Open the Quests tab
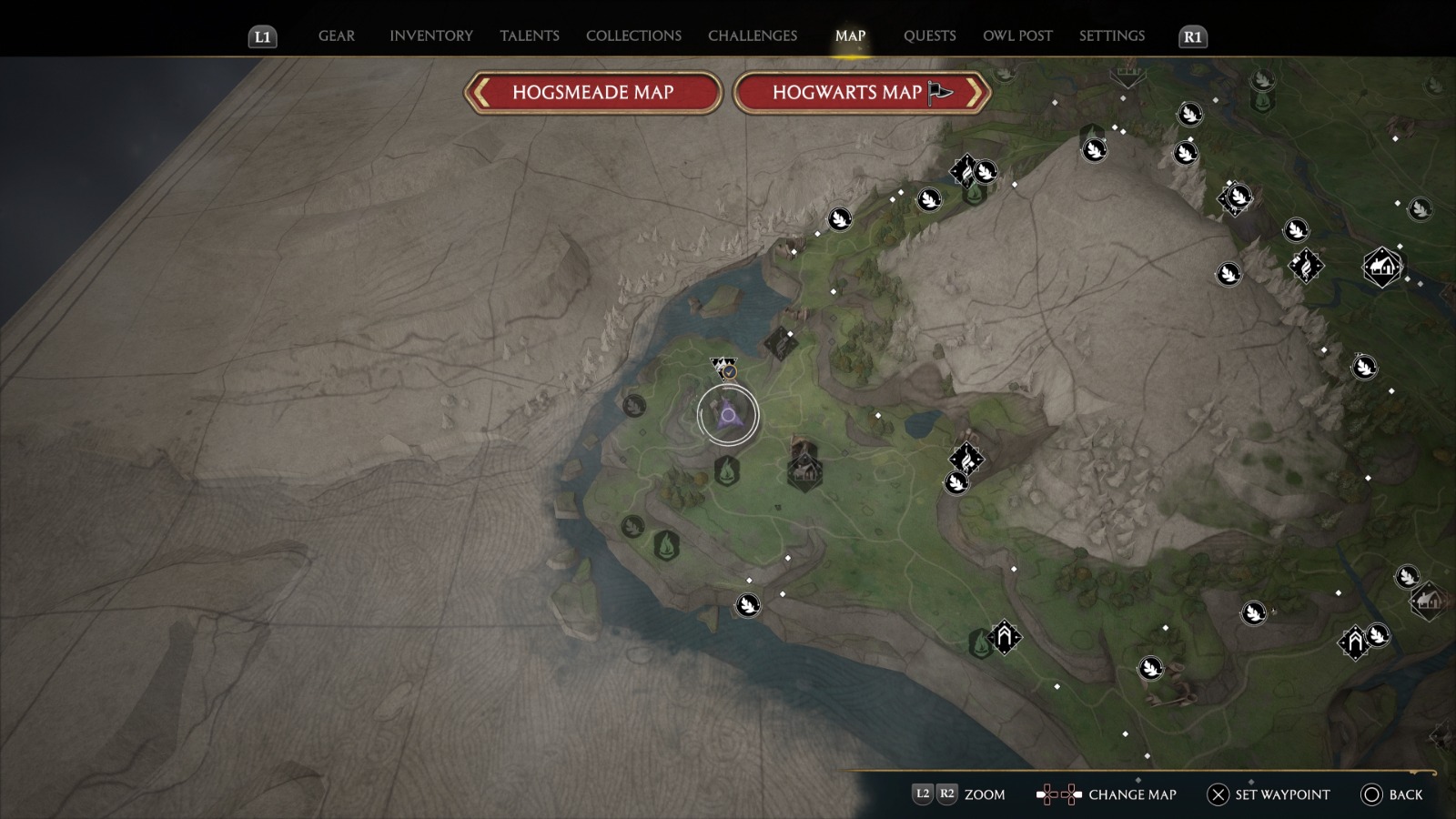 929,35
